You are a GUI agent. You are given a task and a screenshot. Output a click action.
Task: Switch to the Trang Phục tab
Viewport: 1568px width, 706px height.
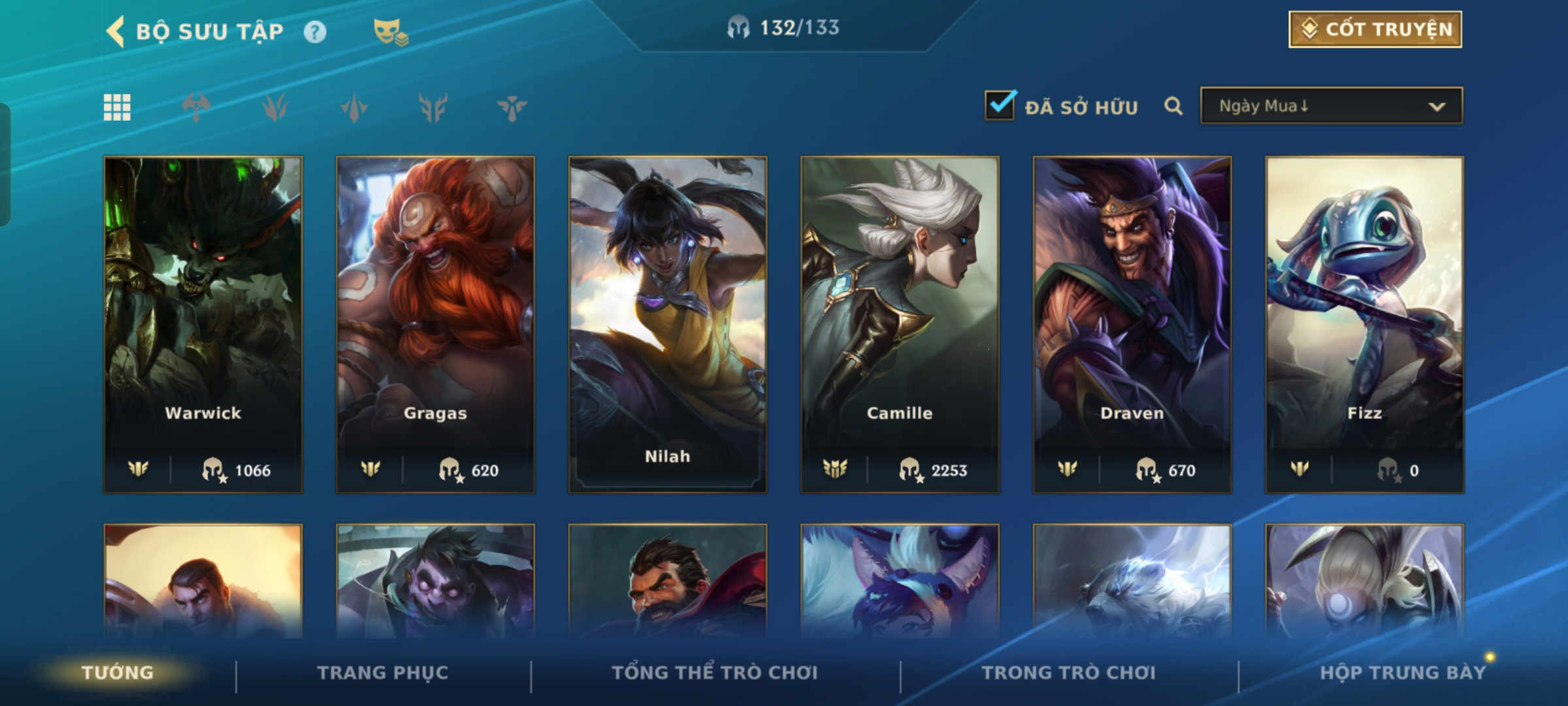coord(383,673)
